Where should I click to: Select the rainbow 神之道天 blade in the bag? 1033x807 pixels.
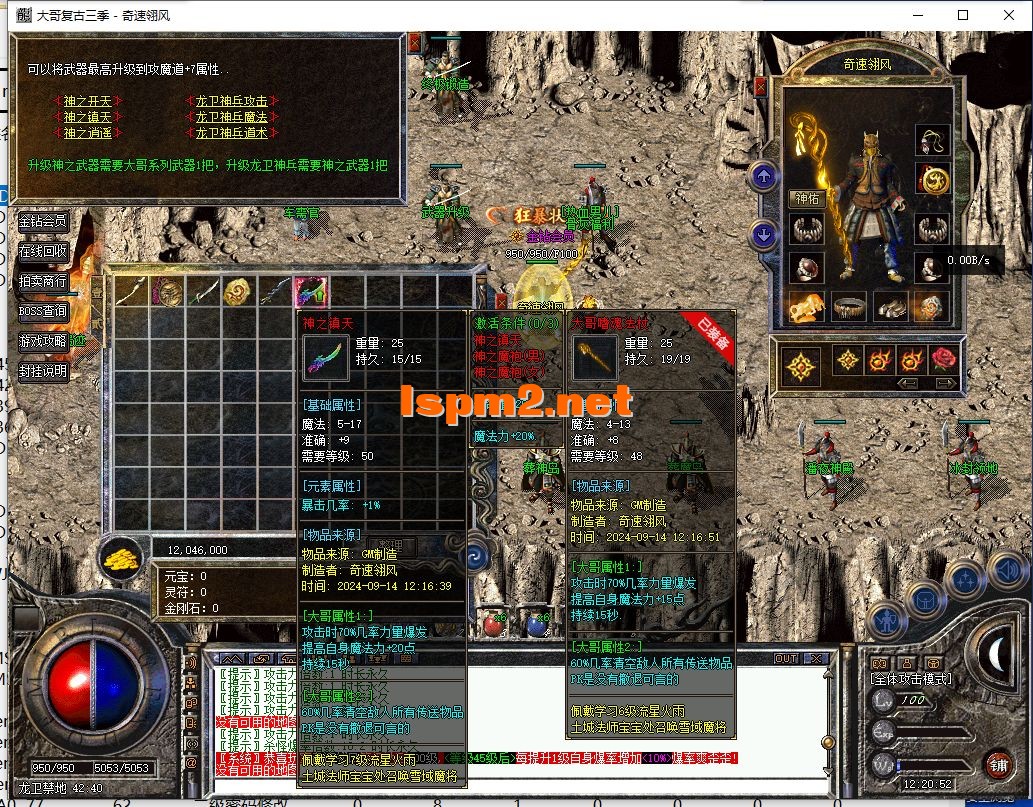309,291
